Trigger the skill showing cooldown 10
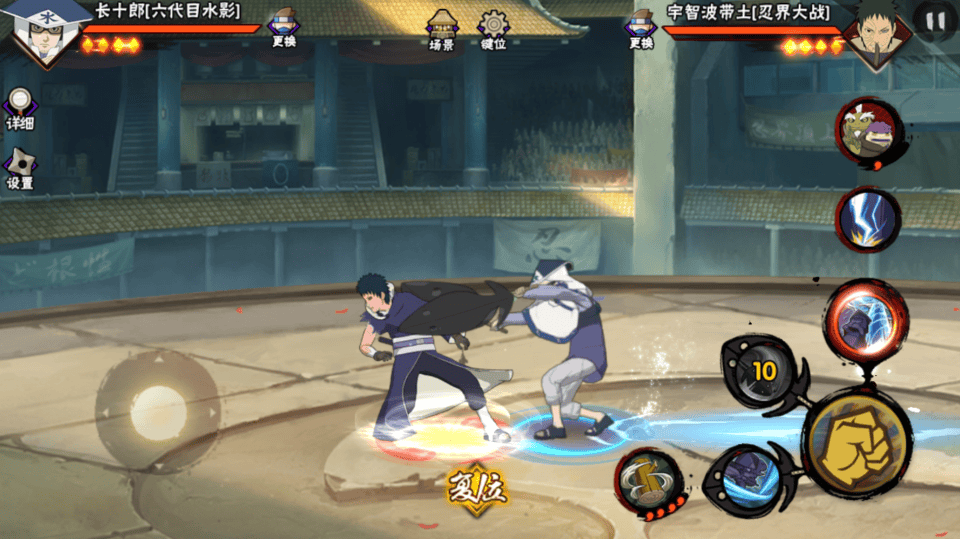960x539 pixels. click(765, 372)
